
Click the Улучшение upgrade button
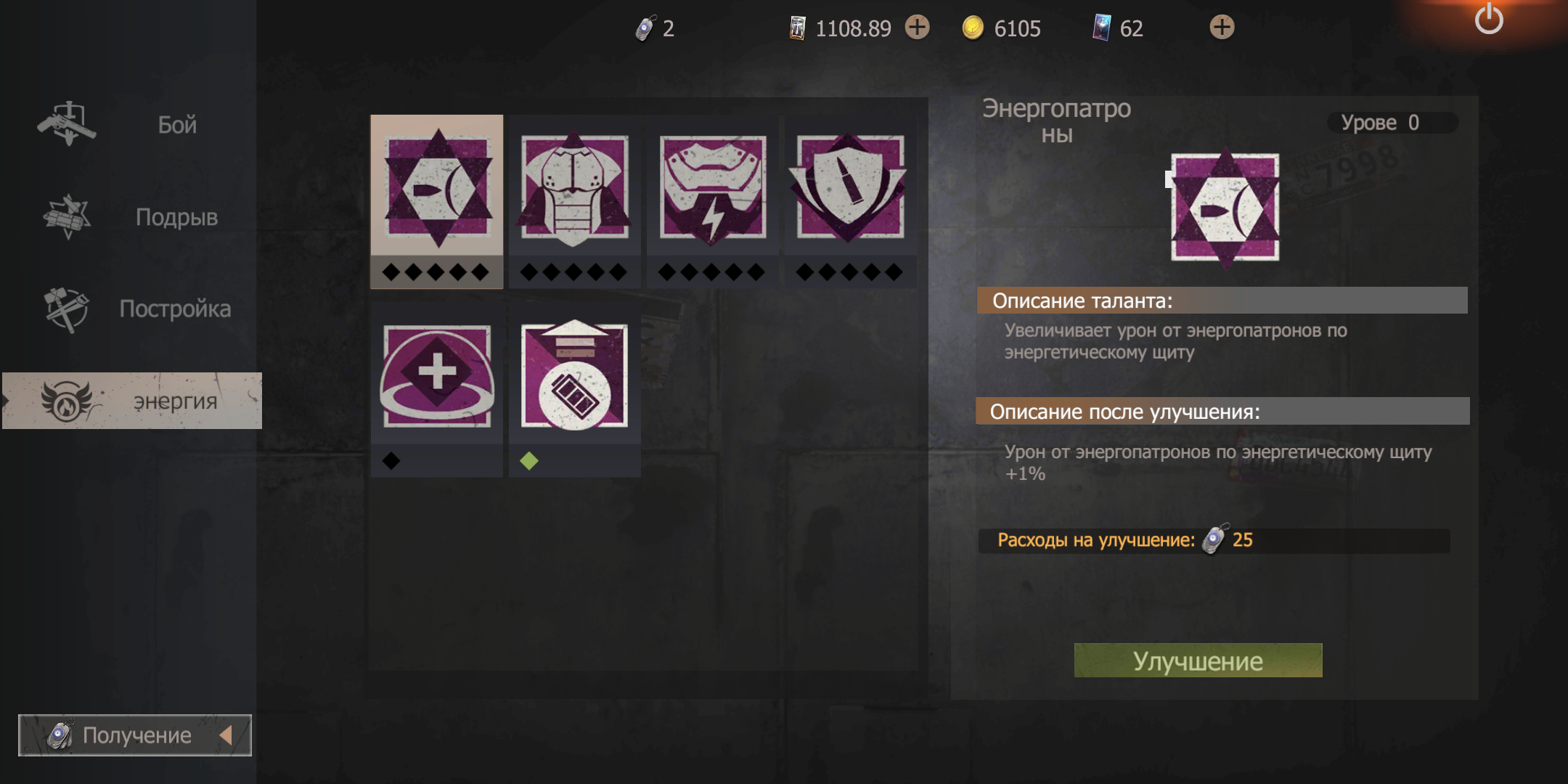pos(1198,661)
